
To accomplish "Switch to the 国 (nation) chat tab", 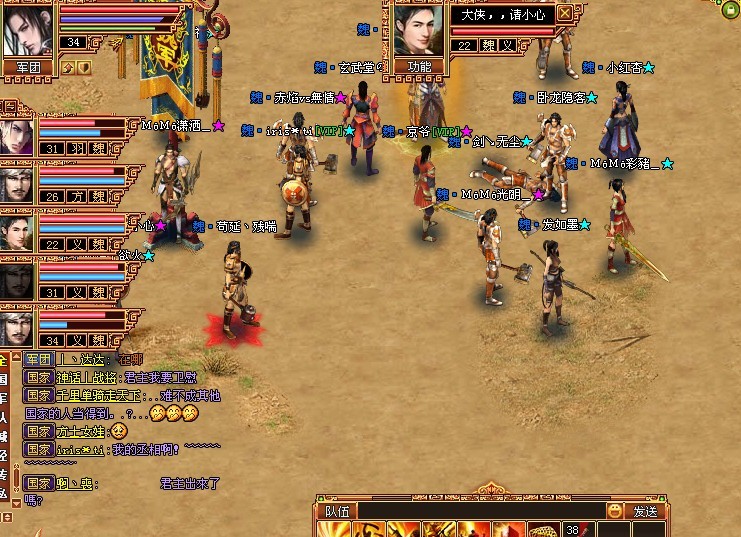I will click(x=5, y=379).
